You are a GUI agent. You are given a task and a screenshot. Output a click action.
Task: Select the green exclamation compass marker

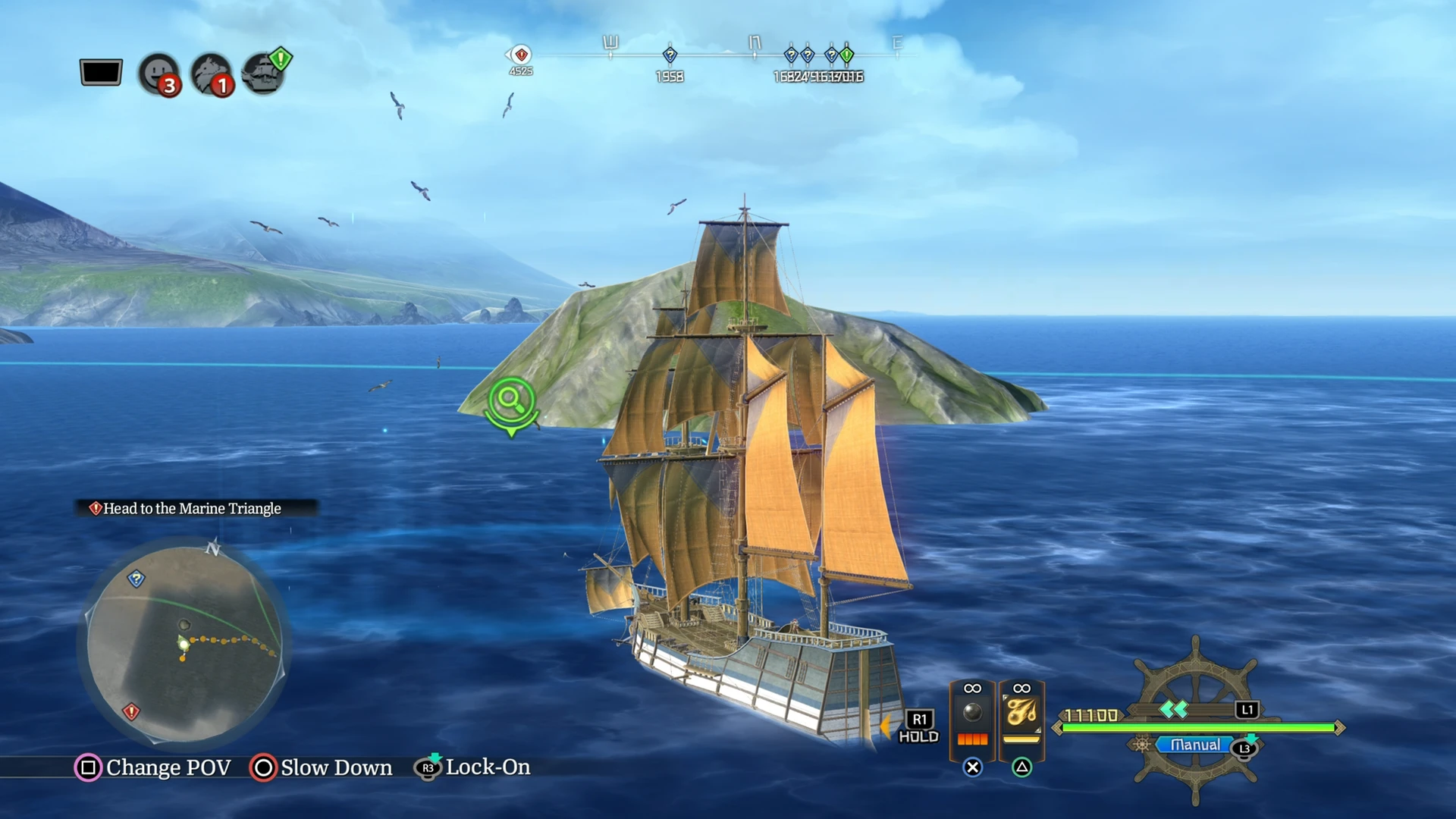click(847, 55)
